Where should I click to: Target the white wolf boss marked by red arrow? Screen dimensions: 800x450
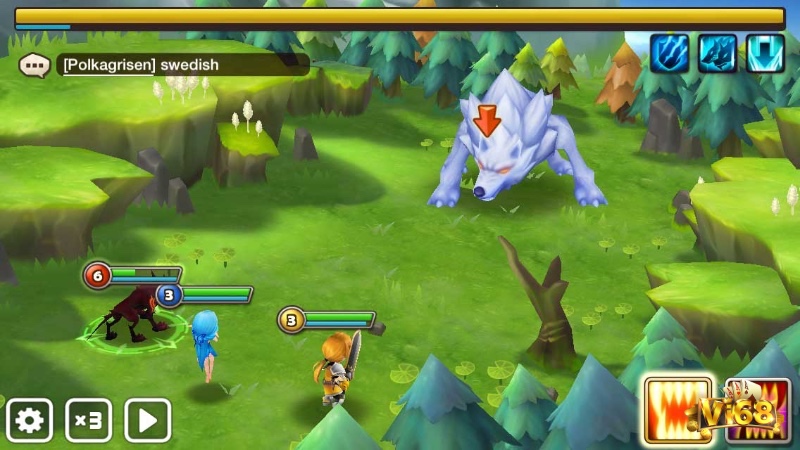[x=510, y=150]
